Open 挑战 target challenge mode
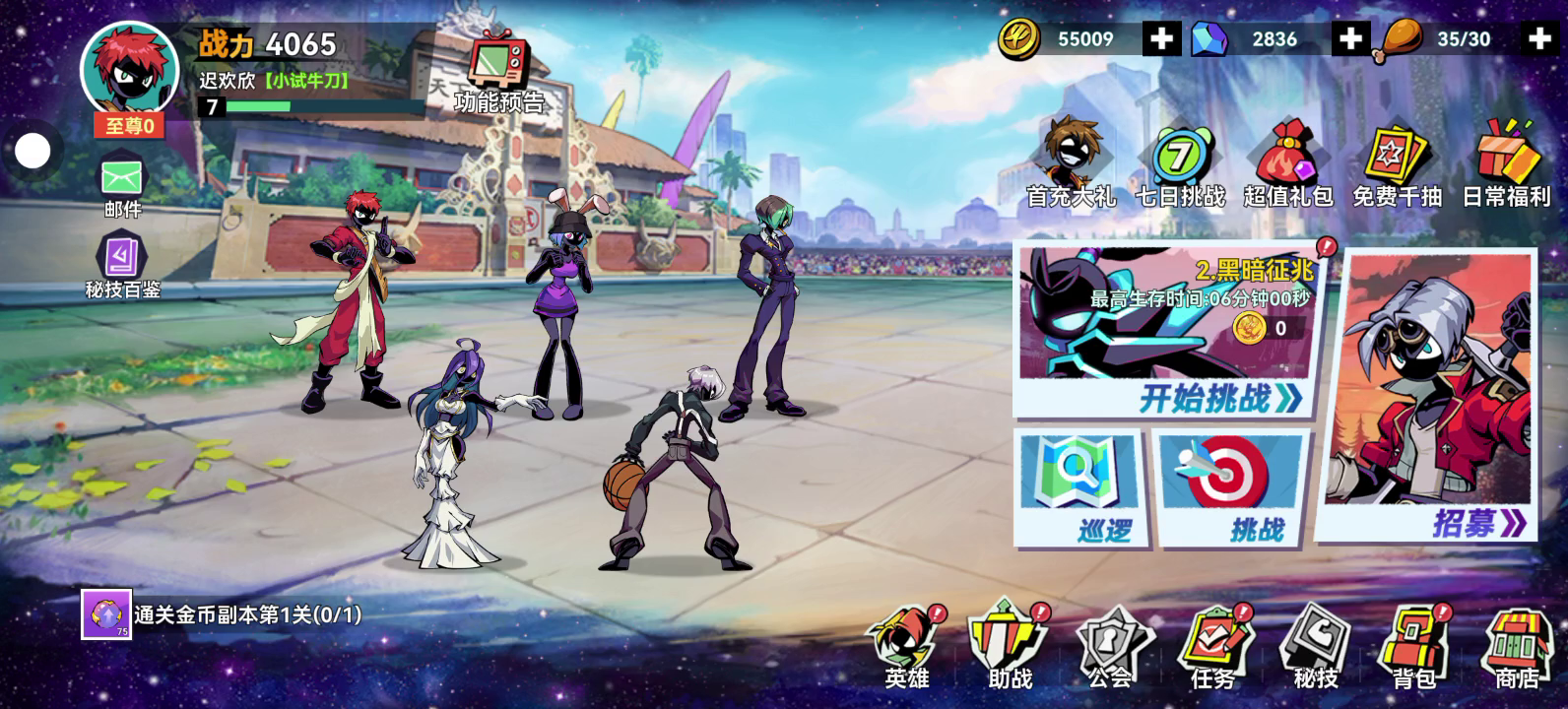 point(1231,487)
